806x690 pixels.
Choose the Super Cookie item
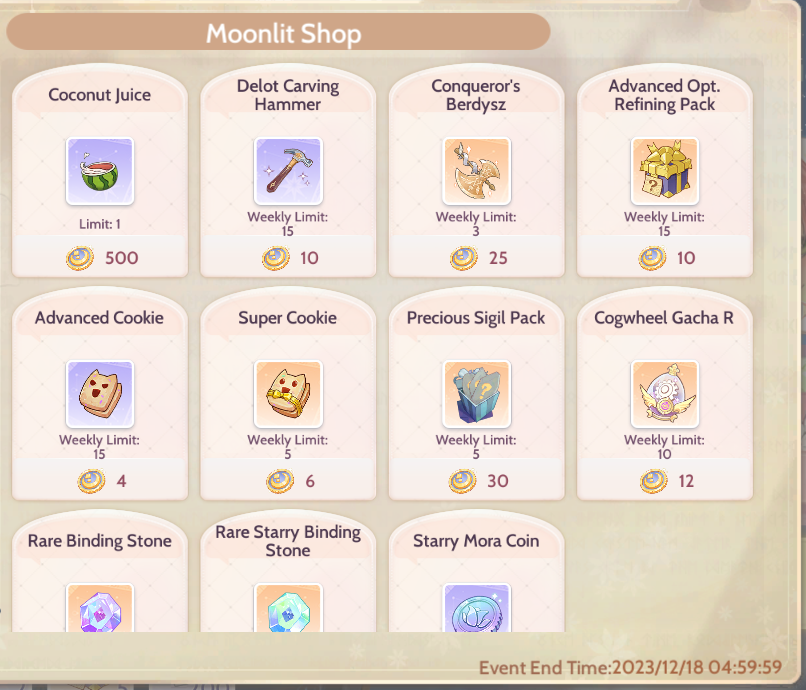point(288,394)
